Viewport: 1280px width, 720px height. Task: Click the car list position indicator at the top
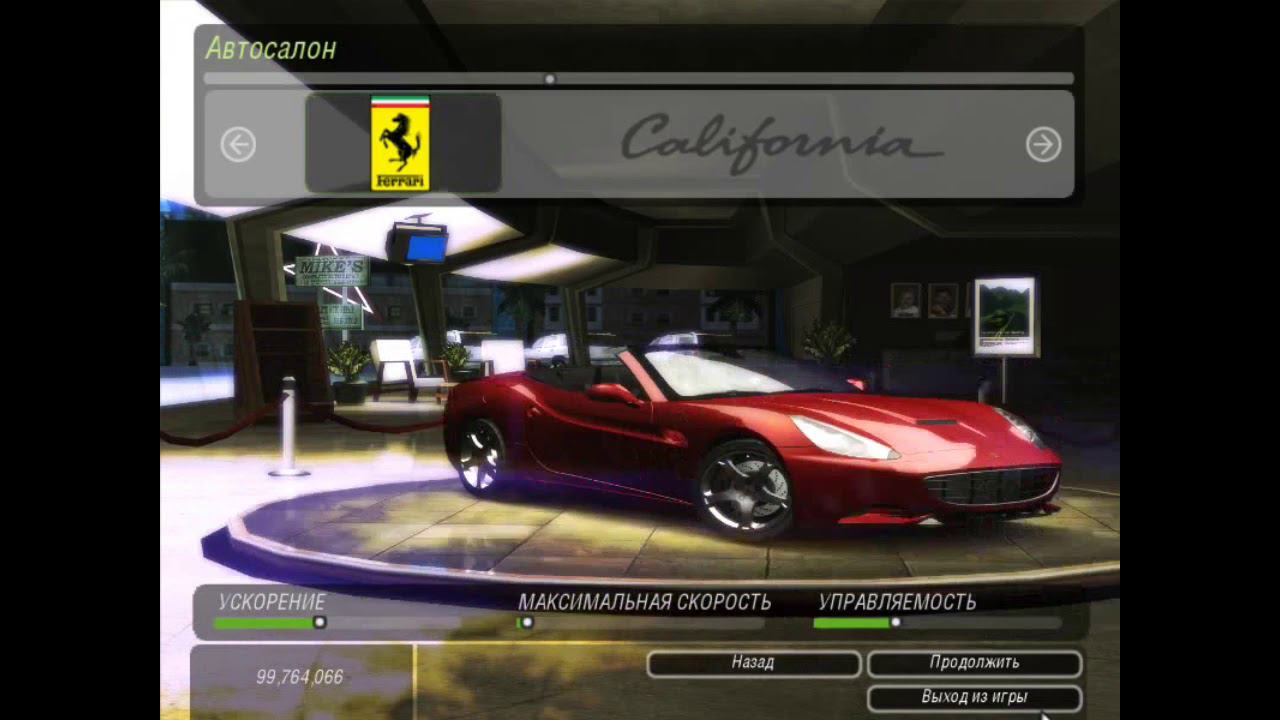549,77
